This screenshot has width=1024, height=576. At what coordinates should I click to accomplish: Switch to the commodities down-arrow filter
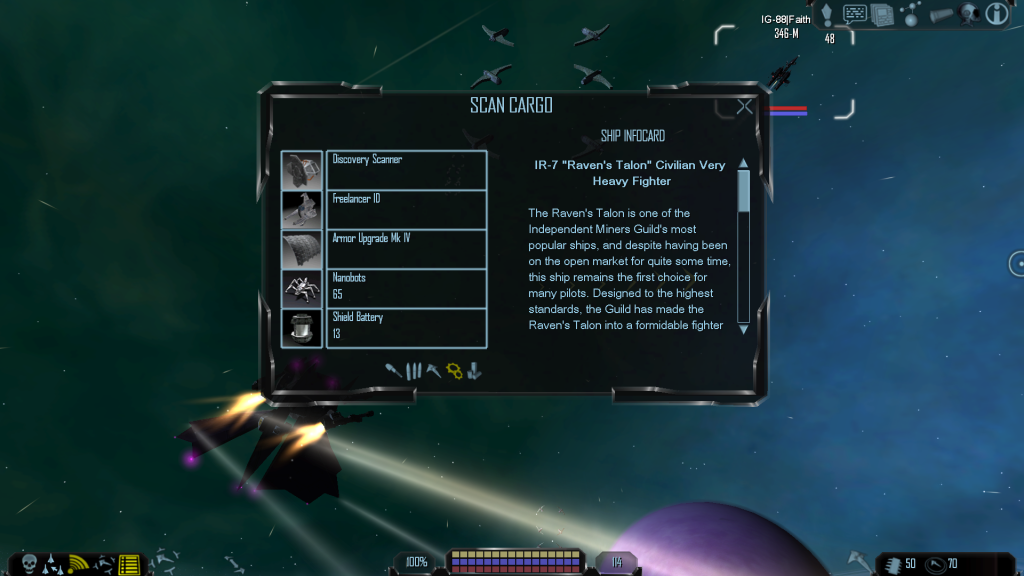click(474, 371)
